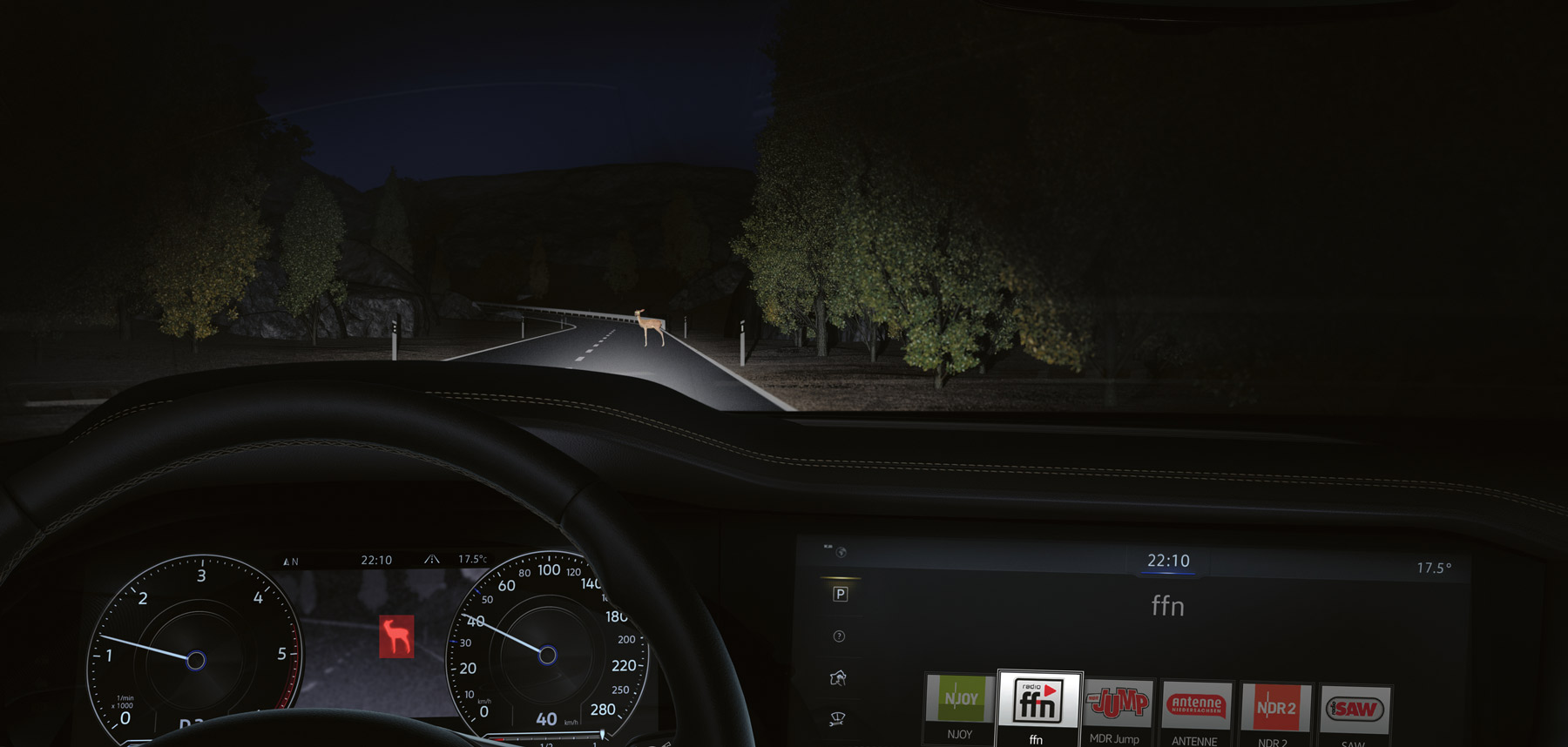Tap the globe icon in status bar
Image resolution: width=1568 pixels, height=747 pixels.
click(841, 552)
